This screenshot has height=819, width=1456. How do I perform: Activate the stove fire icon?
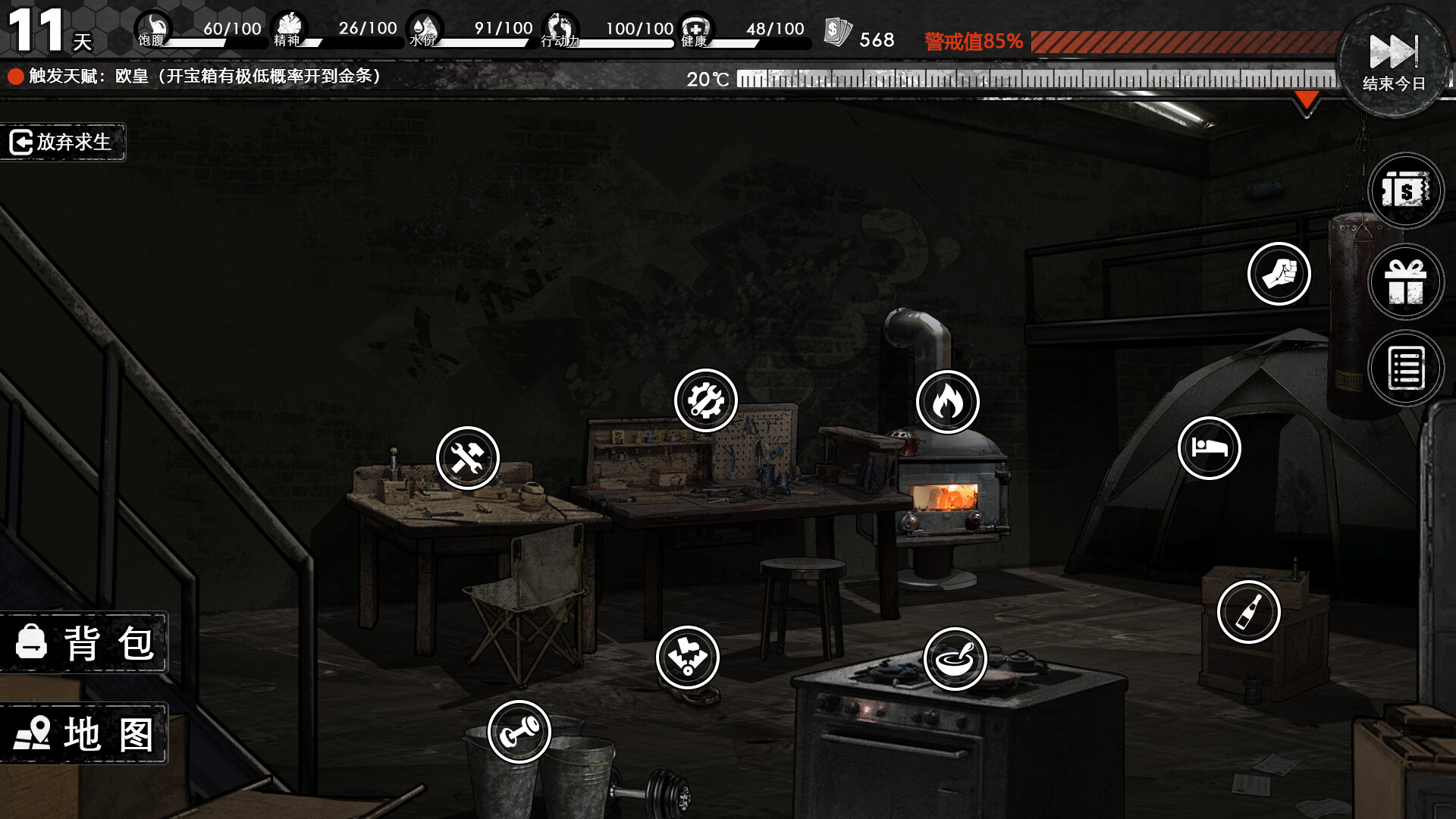tap(948, 402)
